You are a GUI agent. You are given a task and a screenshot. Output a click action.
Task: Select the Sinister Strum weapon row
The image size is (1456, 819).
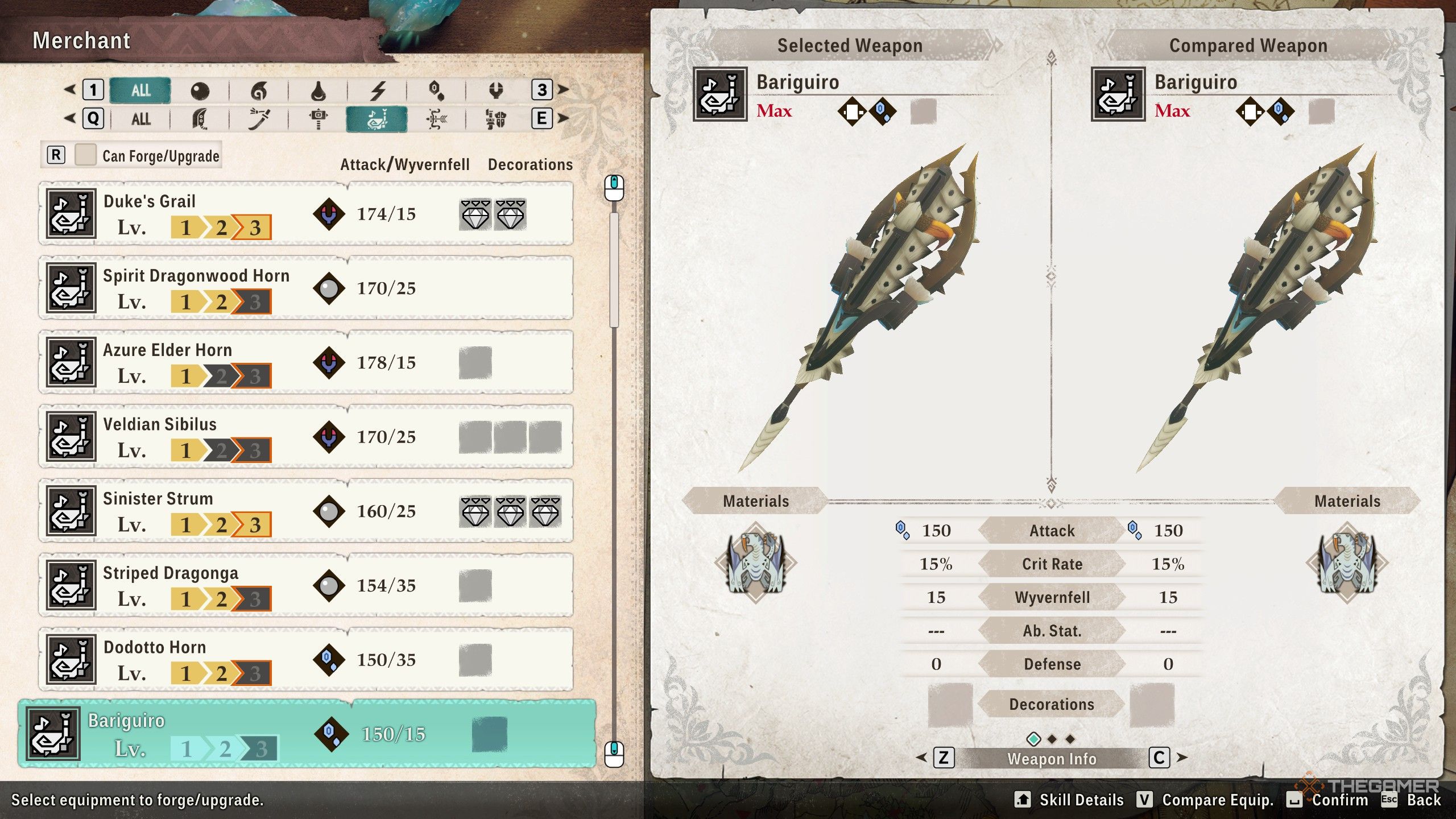(x=306, y=511)
